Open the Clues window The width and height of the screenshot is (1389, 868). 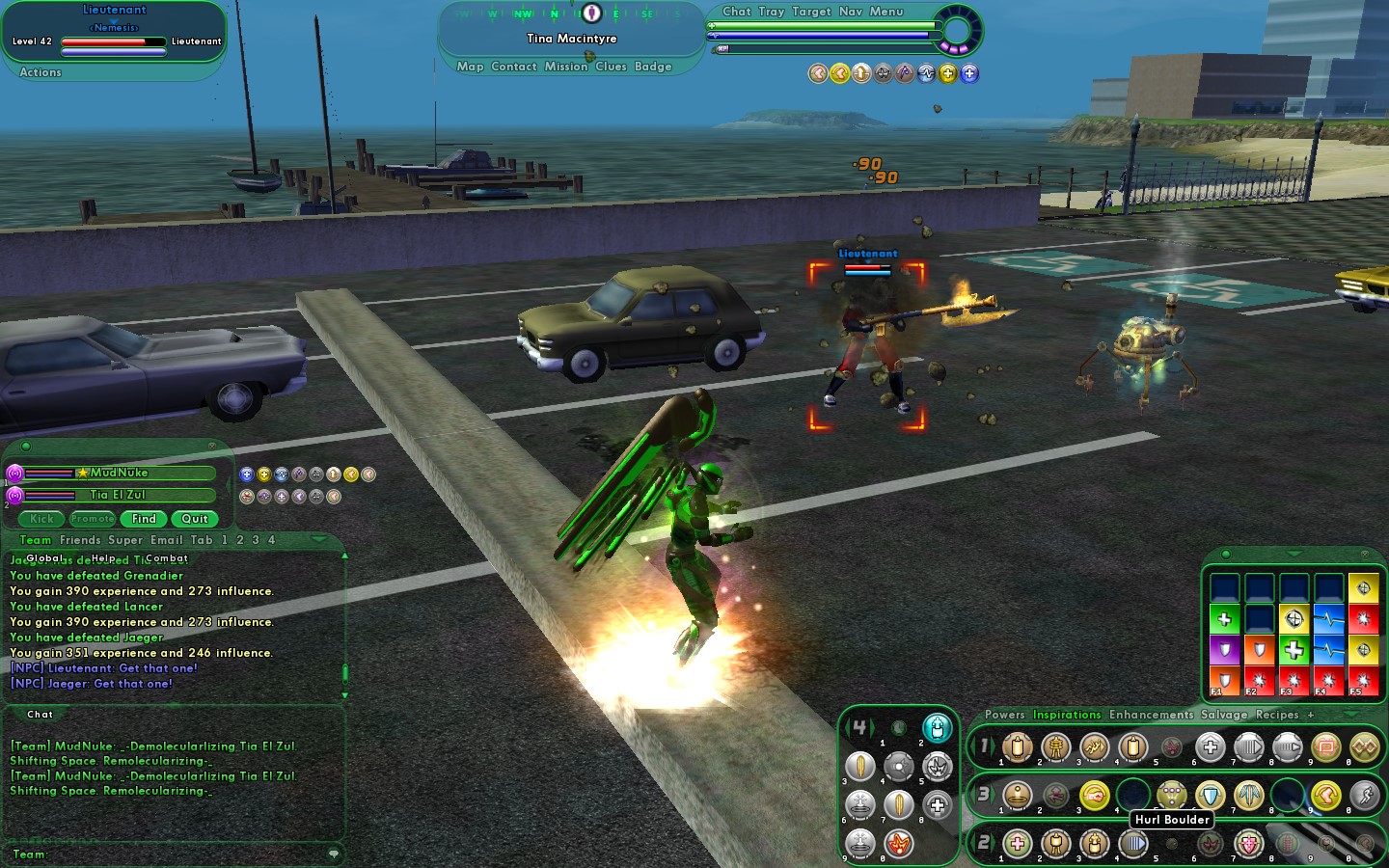pos(611,67)
